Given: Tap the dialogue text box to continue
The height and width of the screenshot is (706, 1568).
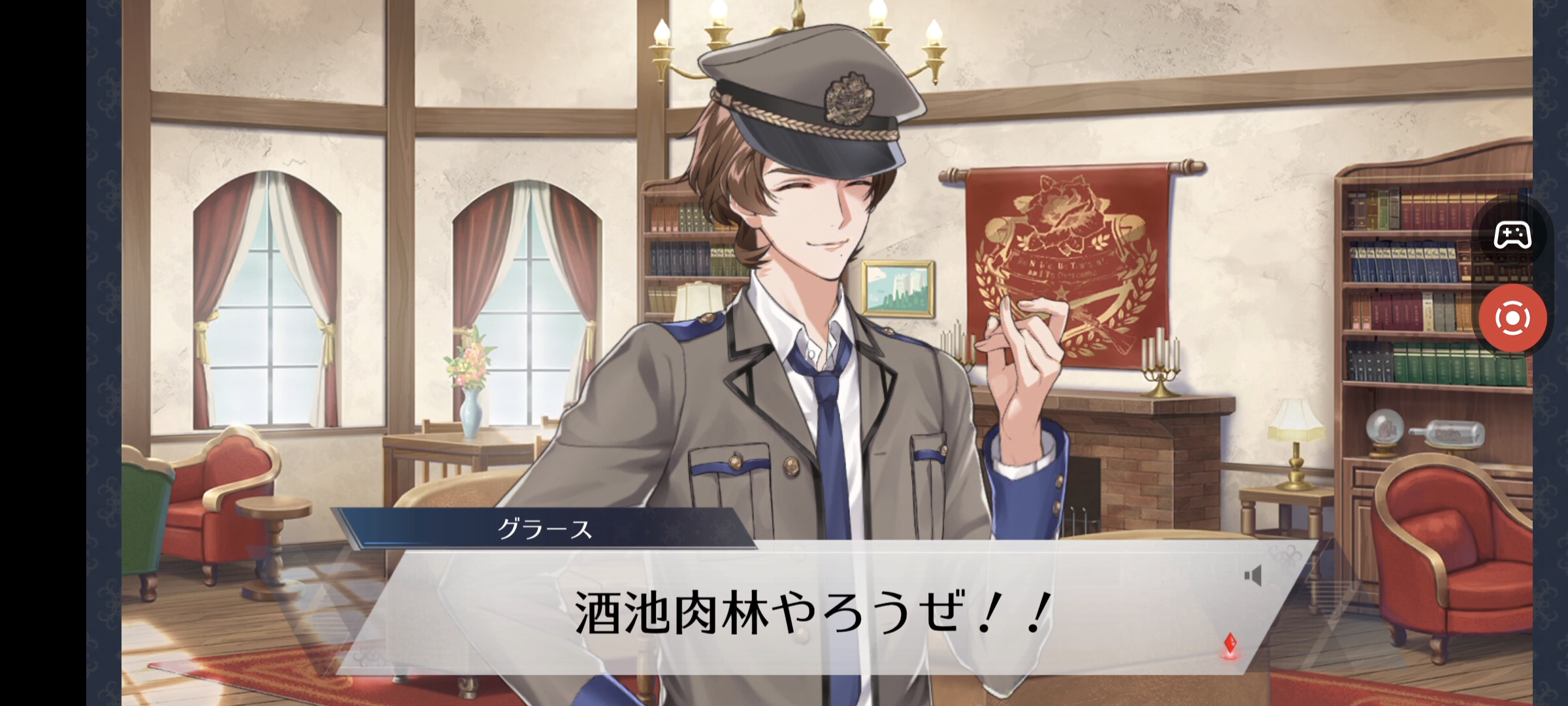Looking at the screenshot, I should (x=810, y=612).
